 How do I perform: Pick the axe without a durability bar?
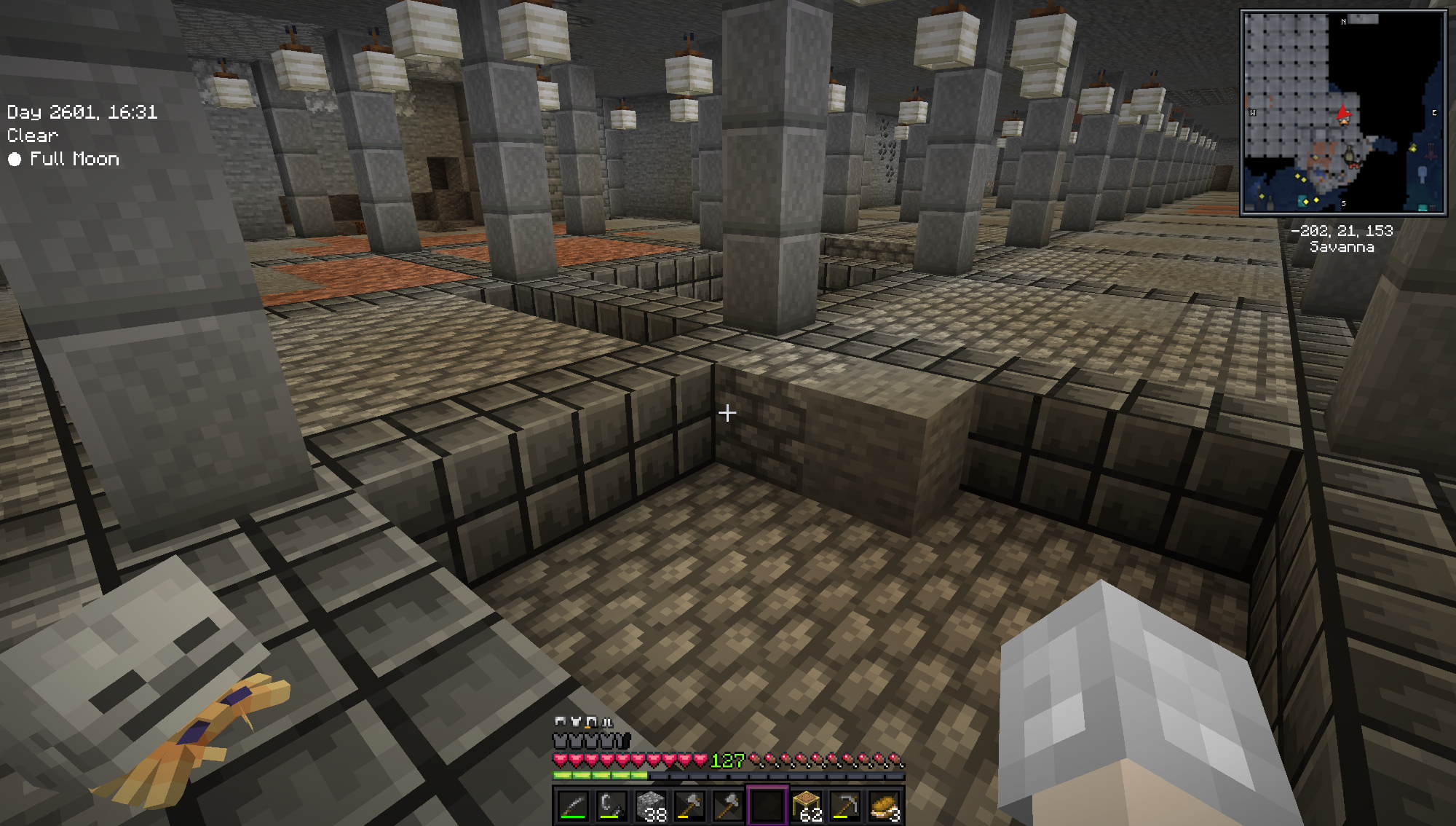coord(728,806)
